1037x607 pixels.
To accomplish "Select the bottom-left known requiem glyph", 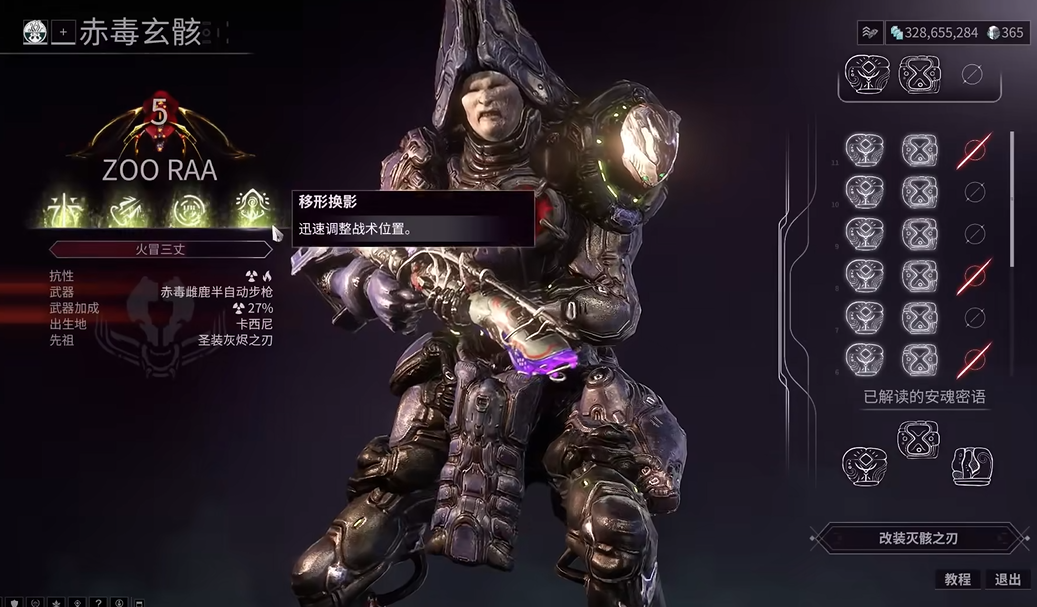I will point(863,466).
